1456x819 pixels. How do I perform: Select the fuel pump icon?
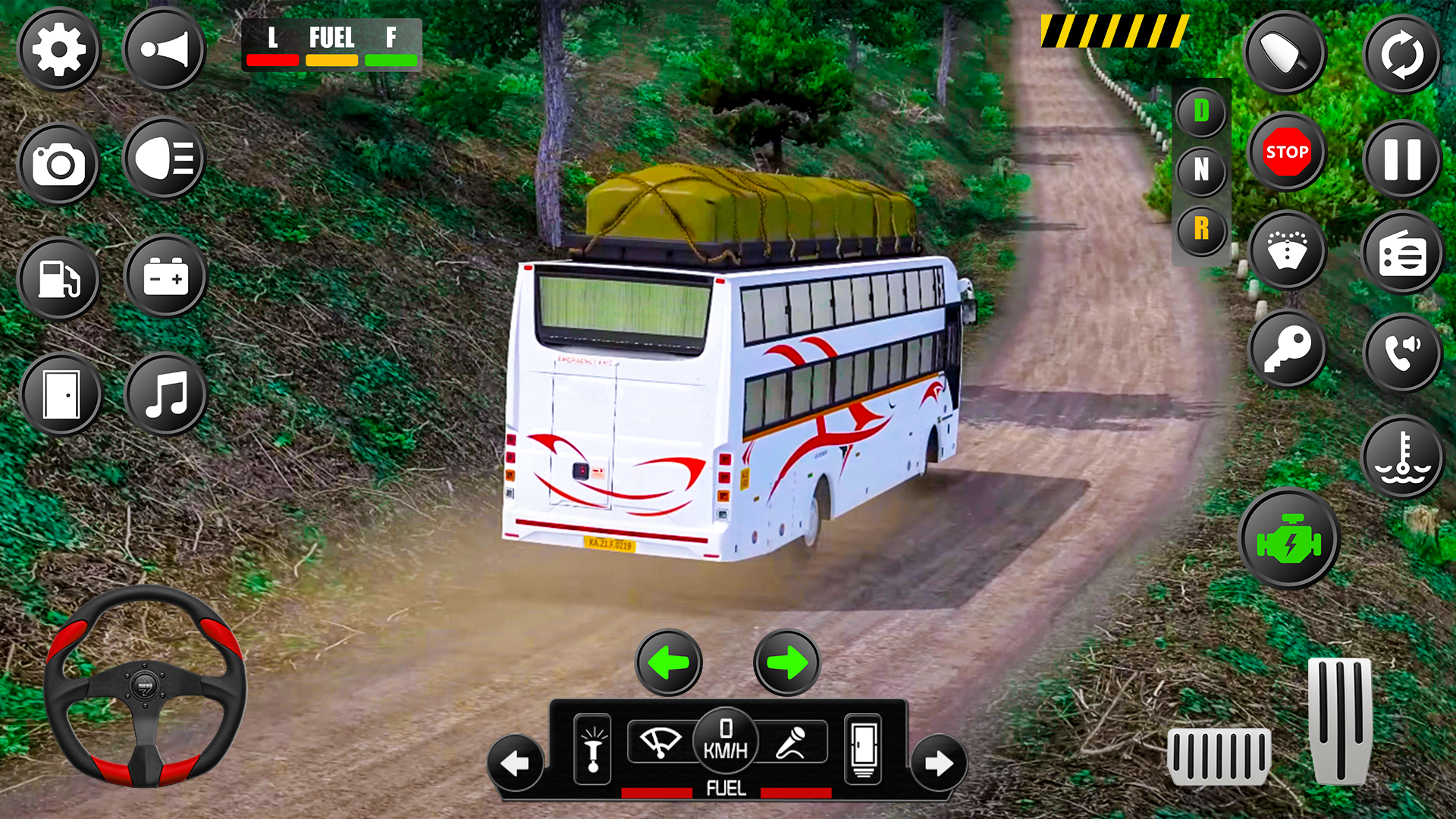click(61, 279)
